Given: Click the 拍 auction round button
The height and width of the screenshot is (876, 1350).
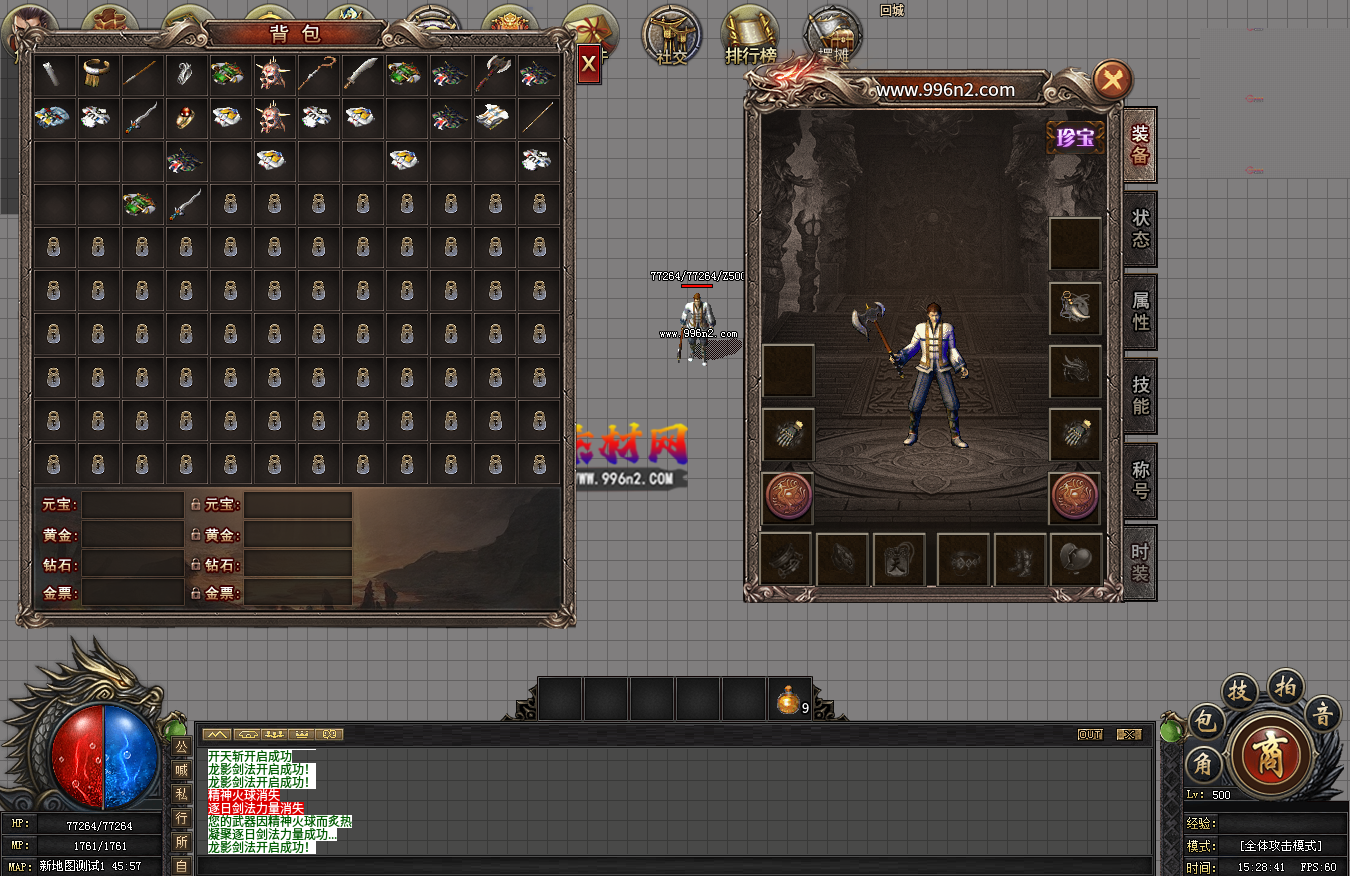Looking at the screenshot, I should (1285, 685).
